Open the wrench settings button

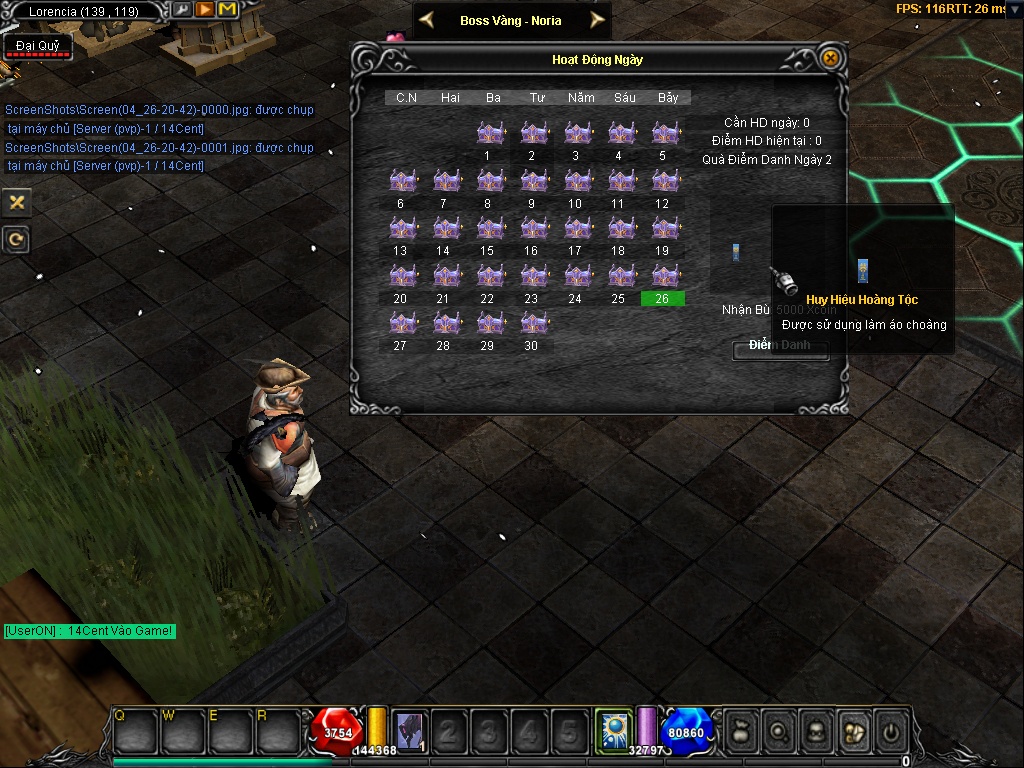coord(182,10)
